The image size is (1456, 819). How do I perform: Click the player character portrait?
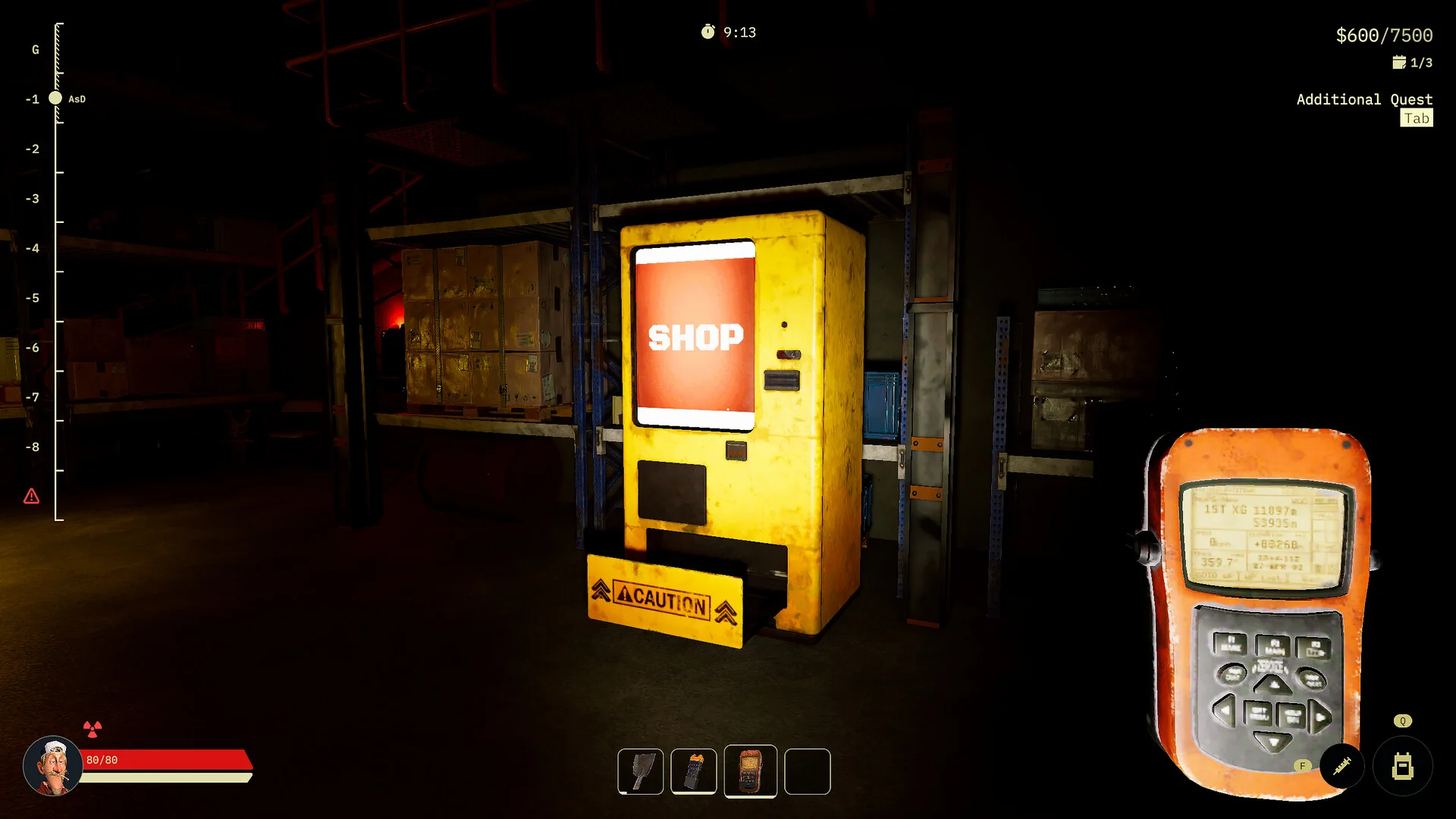point(52,765)
